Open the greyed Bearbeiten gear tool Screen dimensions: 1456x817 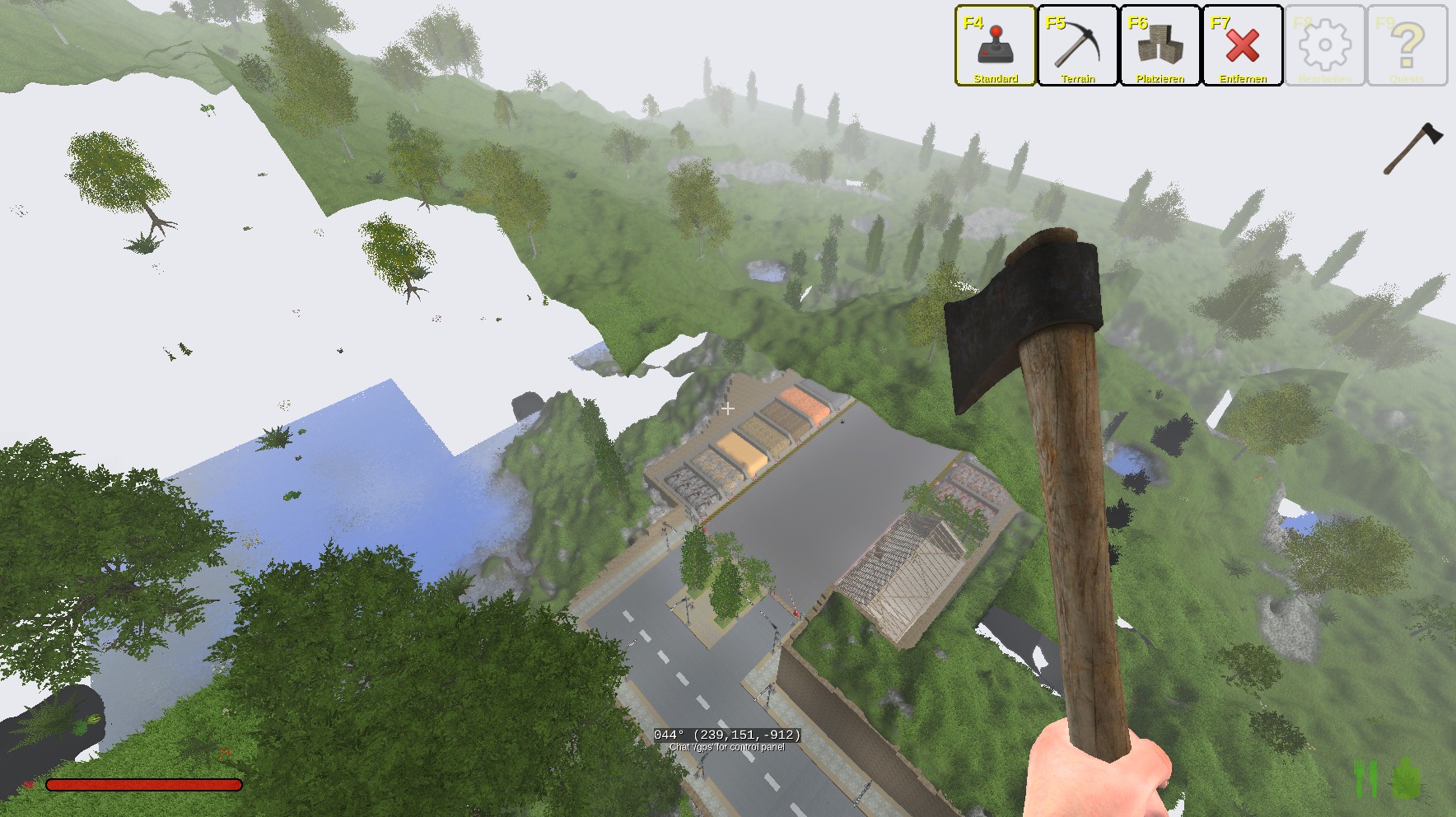click(1324, 45)
